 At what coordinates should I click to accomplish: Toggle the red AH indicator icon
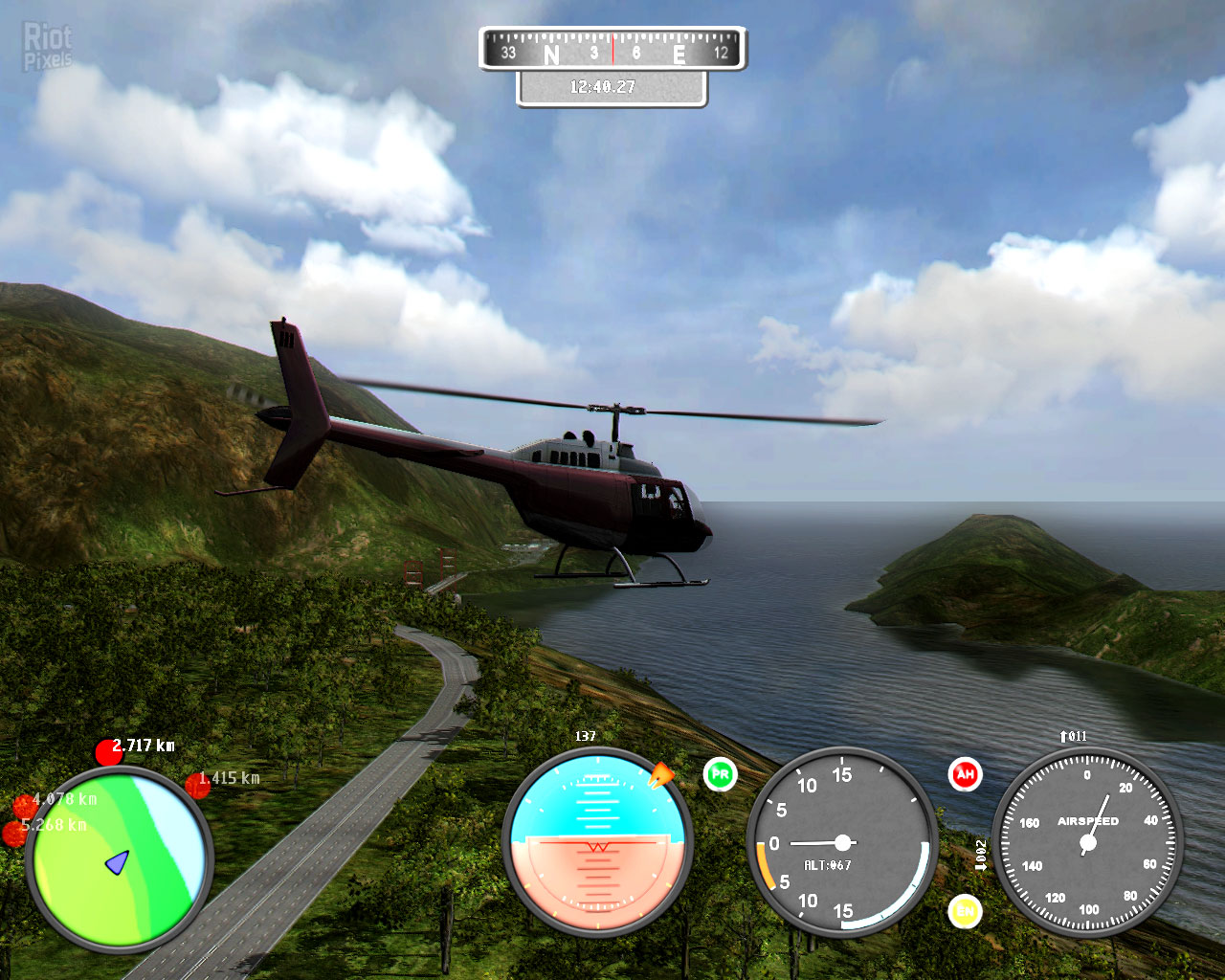pyautogui.click(x=965, y=774)
